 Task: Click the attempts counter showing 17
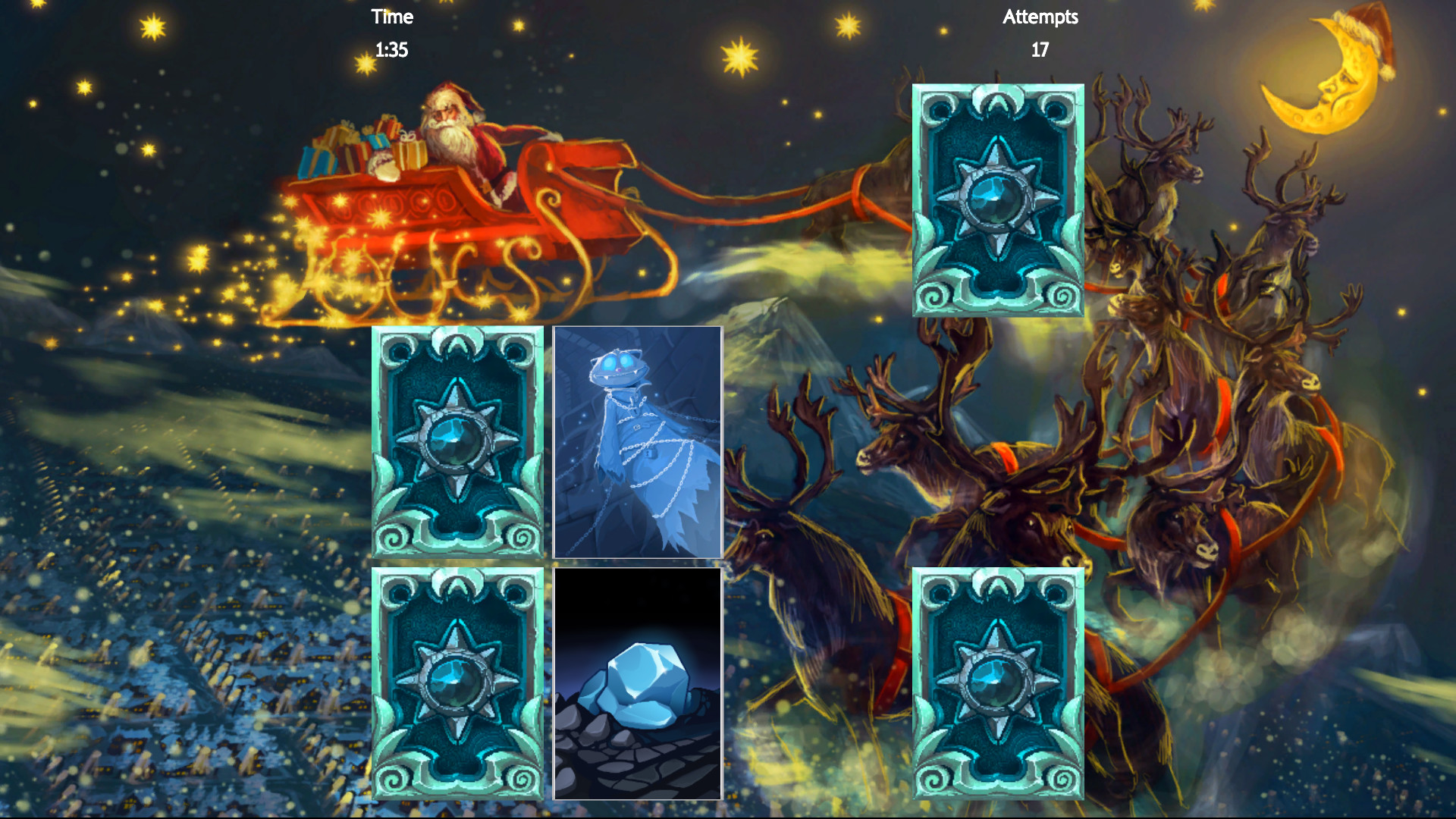[1040, 52]
